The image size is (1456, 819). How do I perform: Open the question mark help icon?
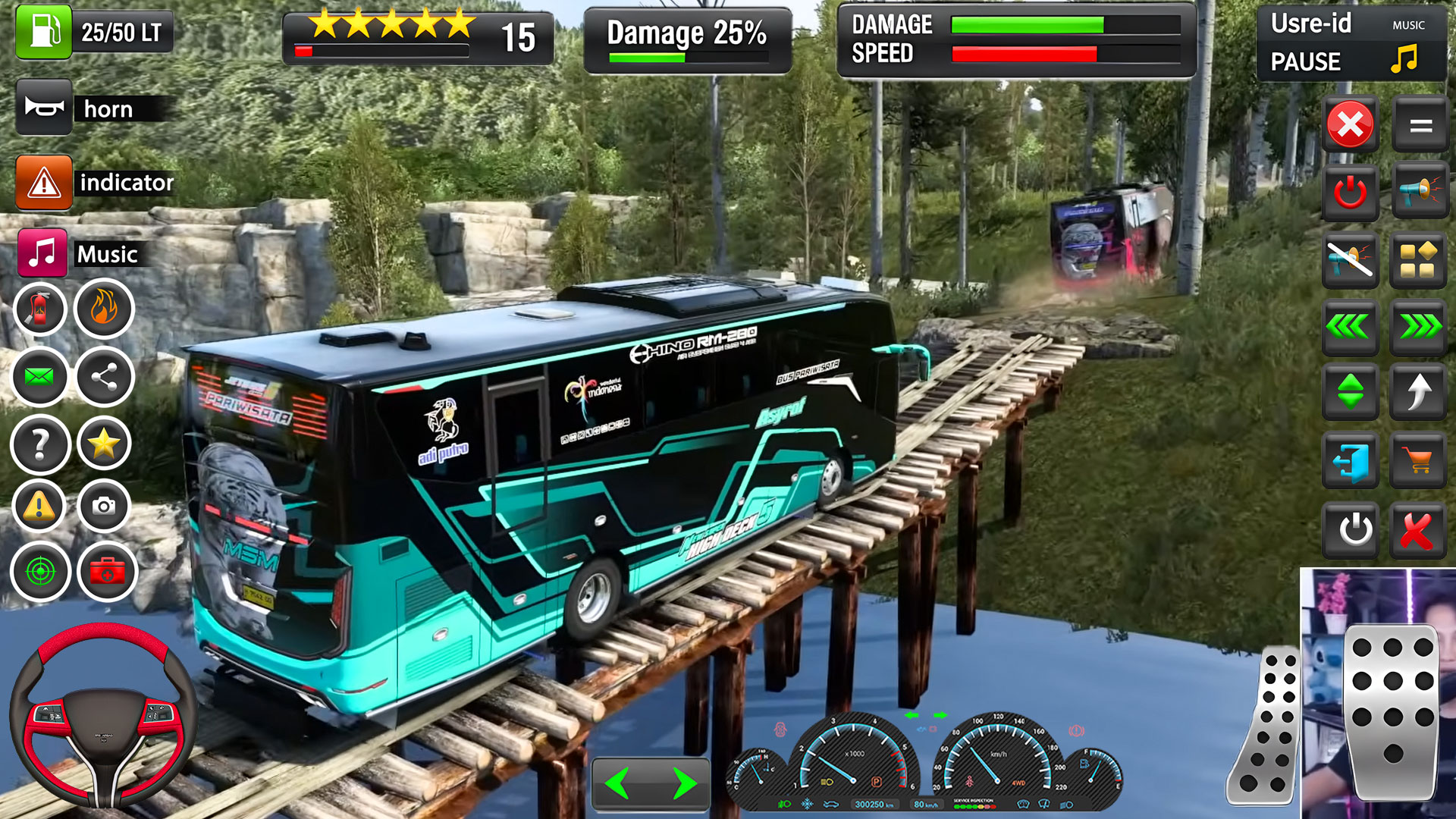[39, 444]
